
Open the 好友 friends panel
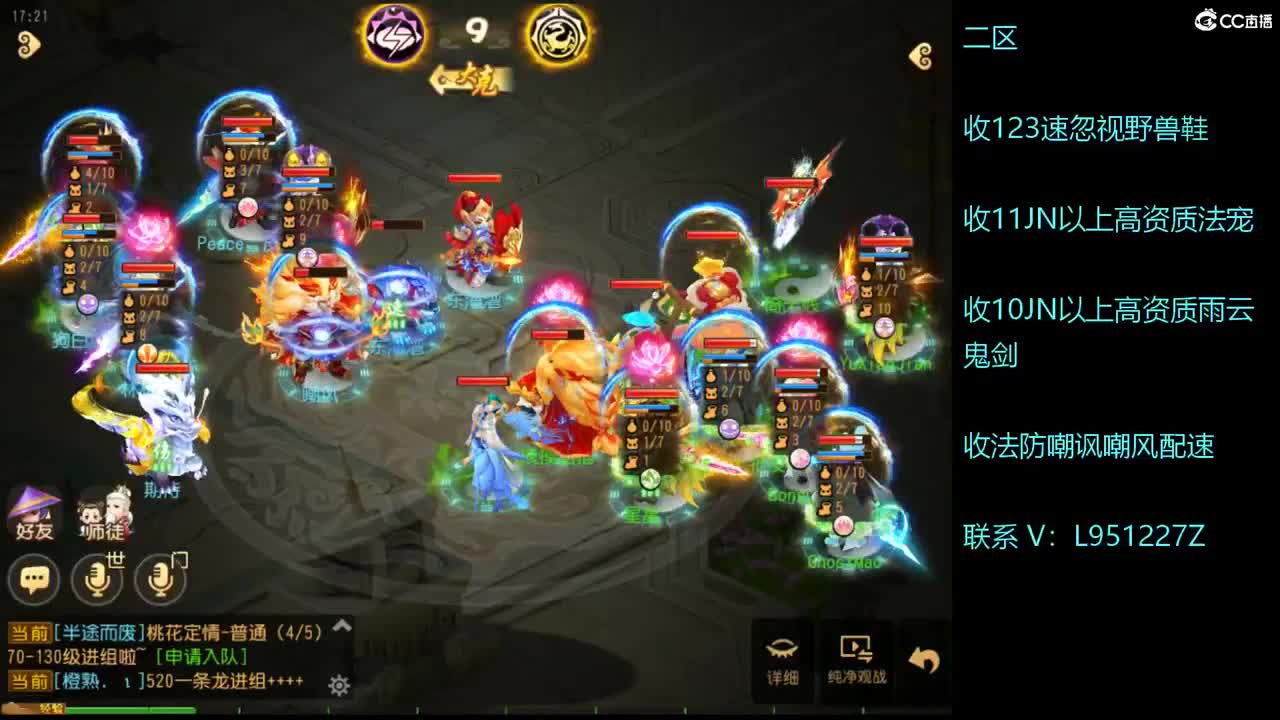pos(33,511)
